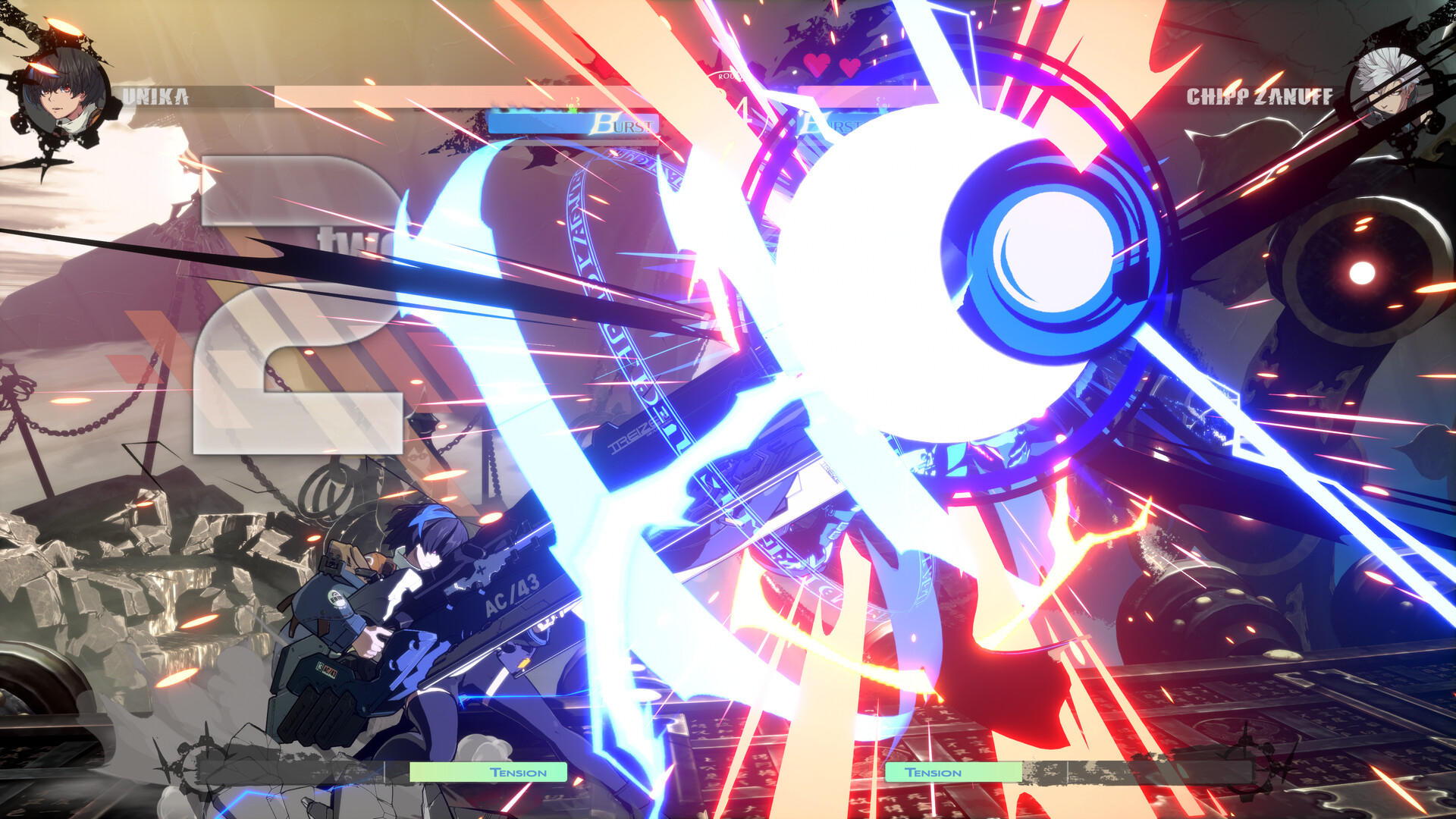Select the UNIKA nameplate tab
The height and width of the screenshot is (819, 1456).
[x=155, y=95]
